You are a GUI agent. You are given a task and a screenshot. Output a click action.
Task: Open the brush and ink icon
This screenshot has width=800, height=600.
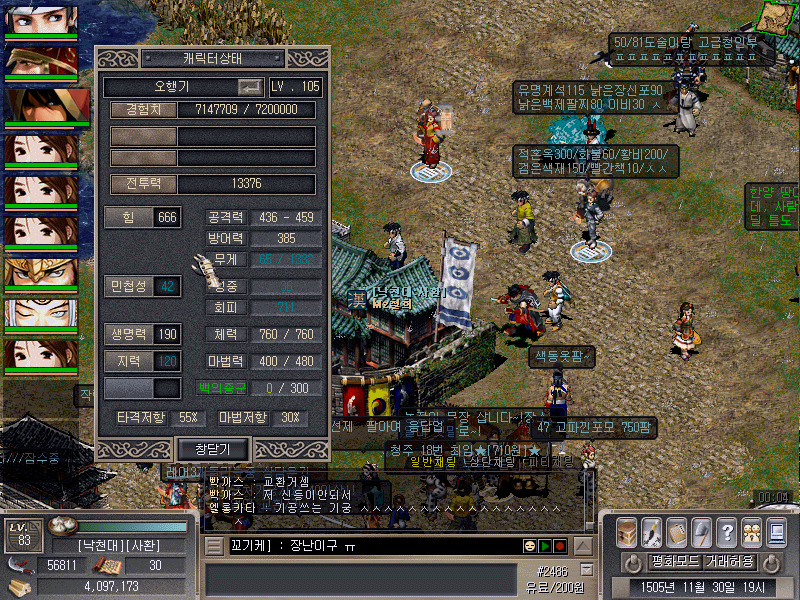pyautogui.click(x=651, y=531)
